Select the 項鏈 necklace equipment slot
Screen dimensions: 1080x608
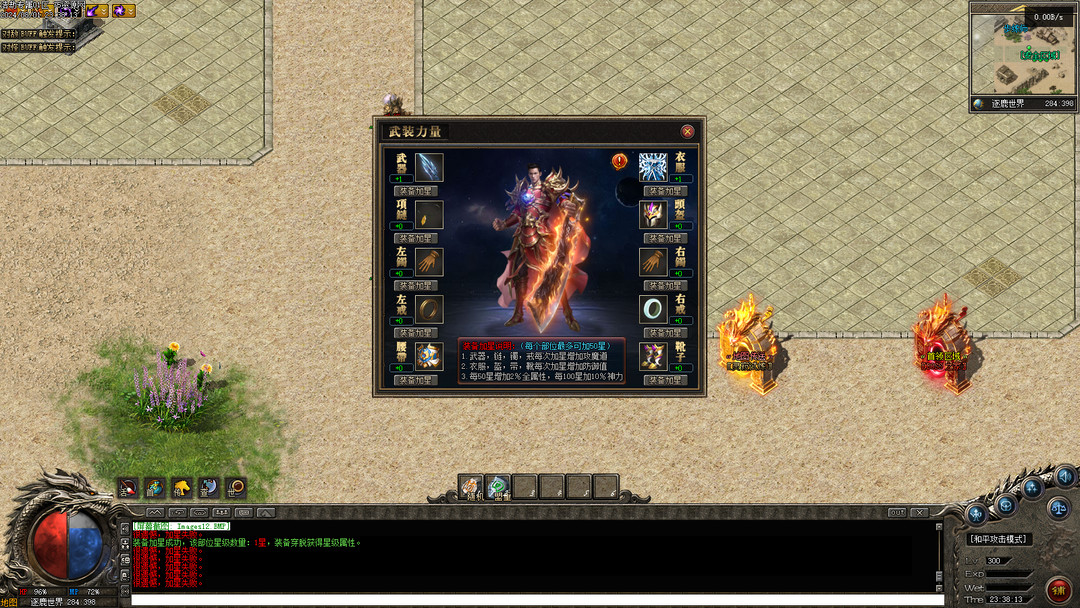[x=429, y=214]
